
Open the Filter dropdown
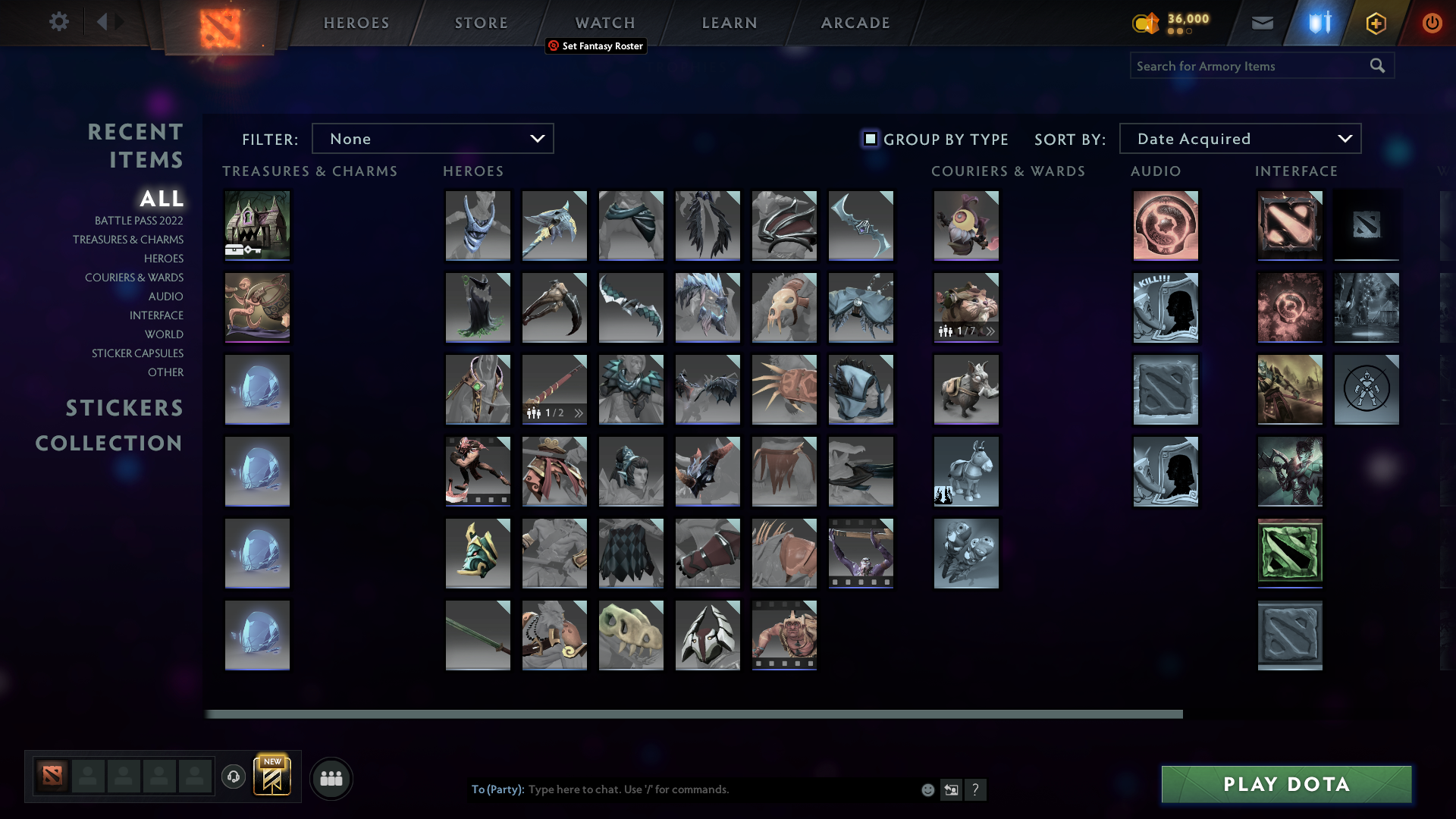click(433, 138)
